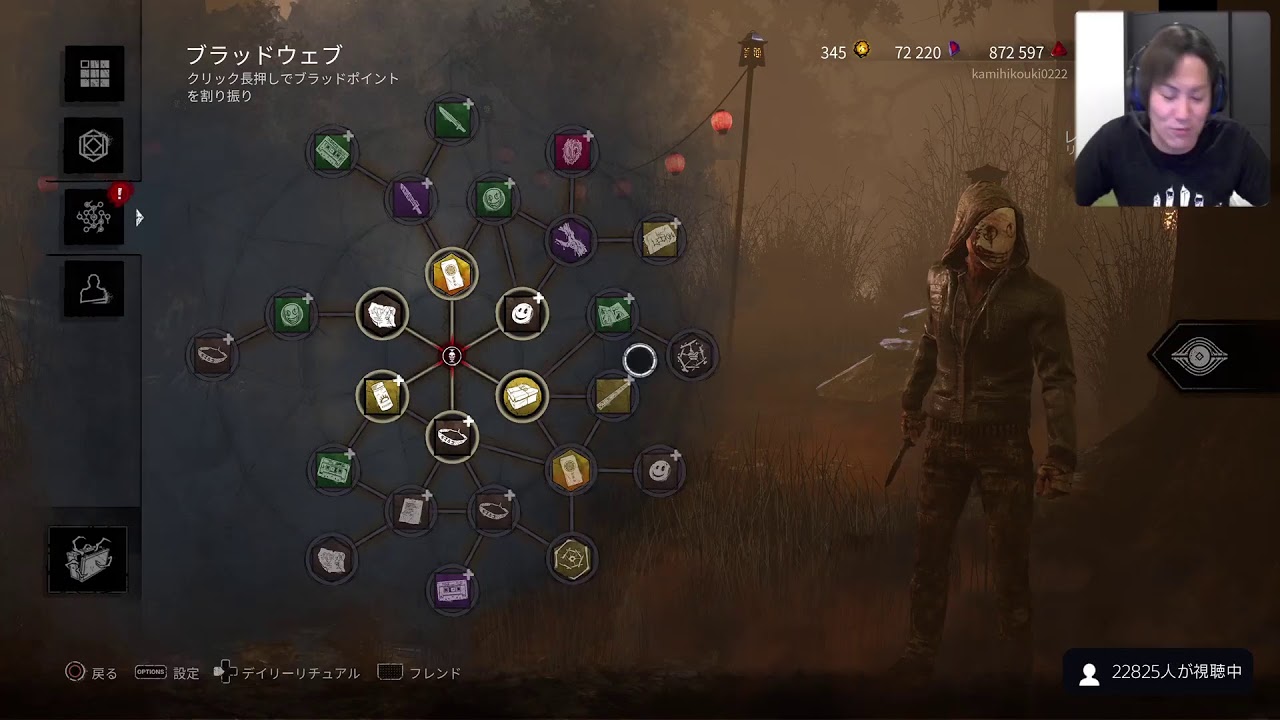Choose the crimson red node
The width and height of the screenshot is (1280, 720).
click(x=572, y=152)
